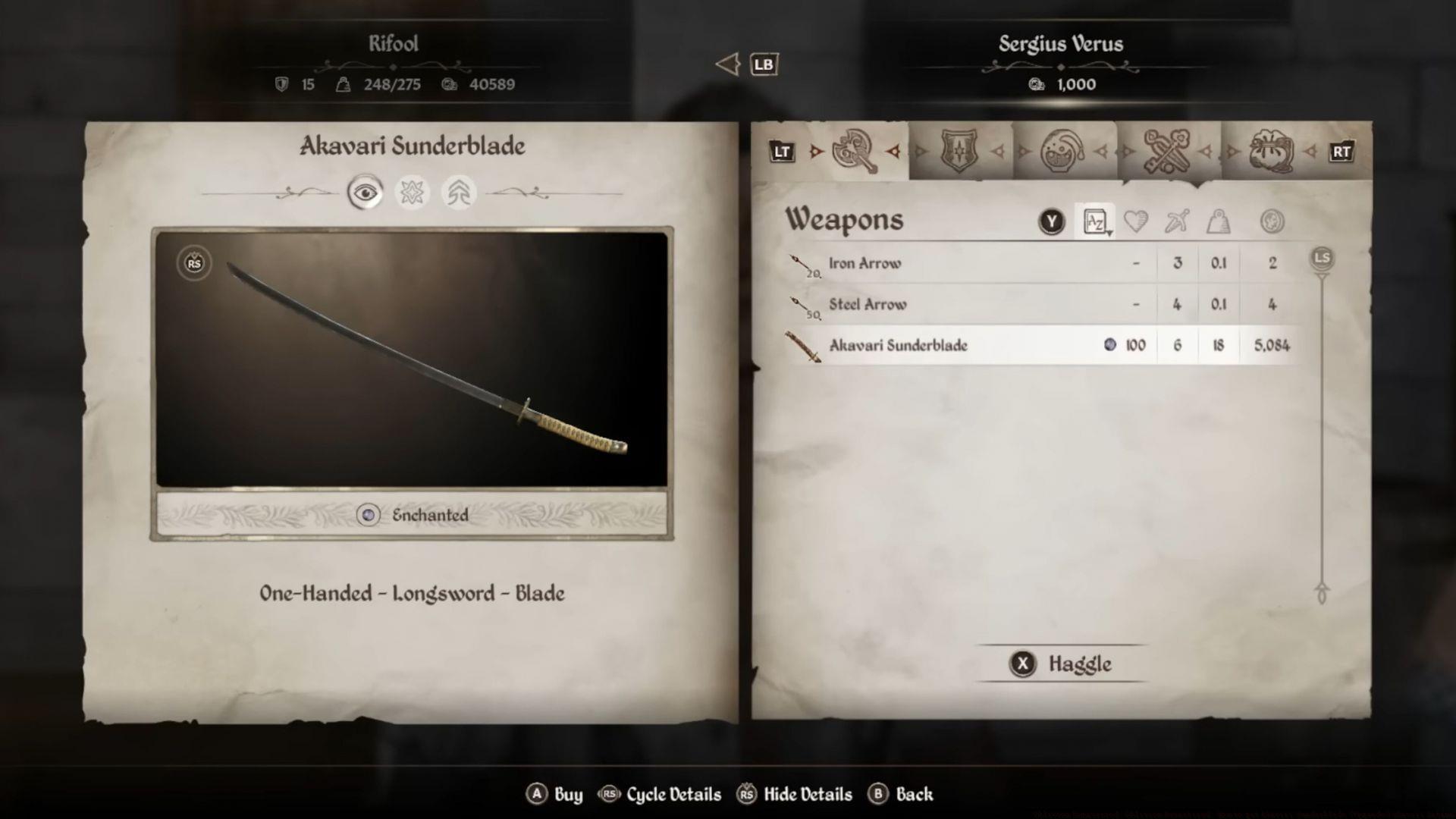Show the upgrade arrows details view
Screen dimensions: 1456x819
pos(458,193)
